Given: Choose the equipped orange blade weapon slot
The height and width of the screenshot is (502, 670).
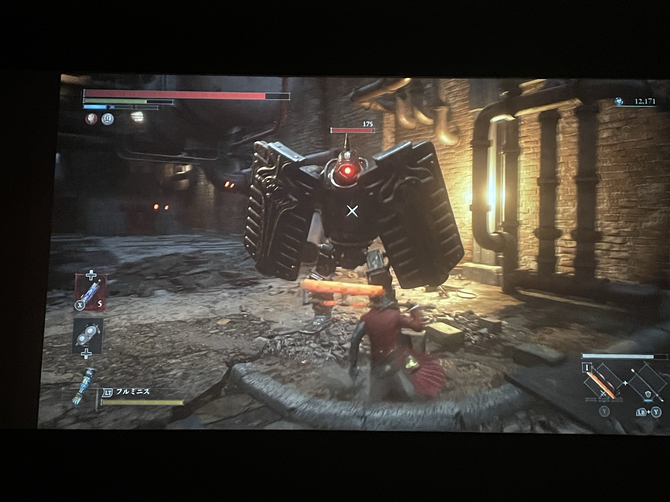Looking at the screenshot, I should coord(601,383).
